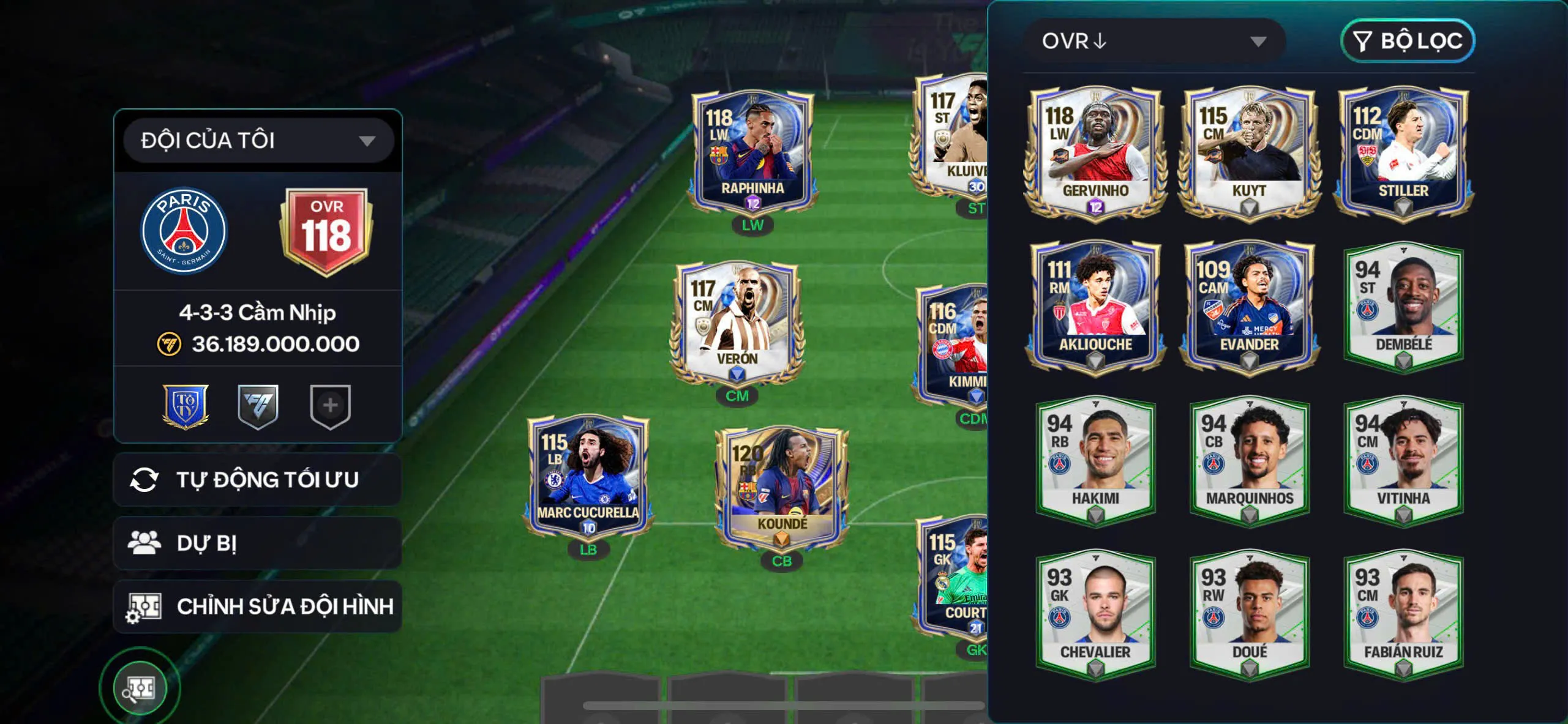Viewport: 1568px width, 724px height.
Task: Pick the Hakimi 94 RB card
Action: (x=1095, y=460)
